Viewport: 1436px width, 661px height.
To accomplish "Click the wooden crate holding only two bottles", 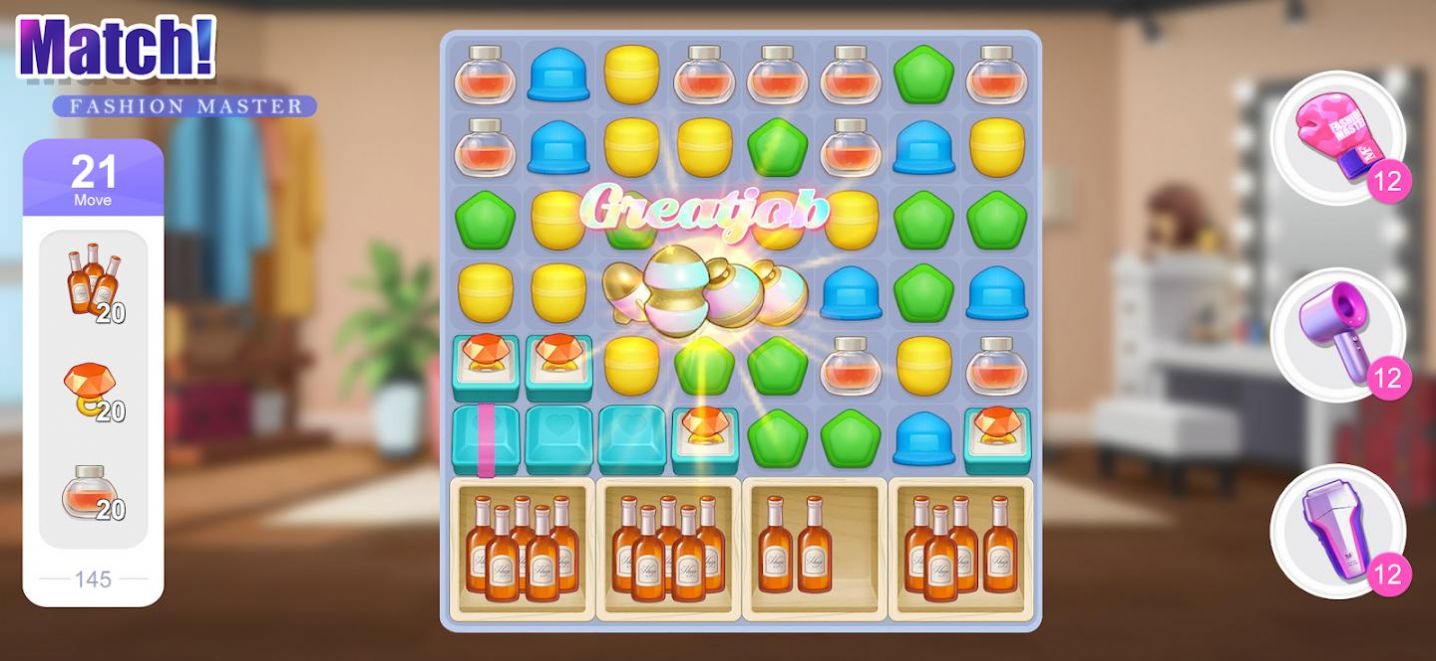I will [x=813, y=548].
